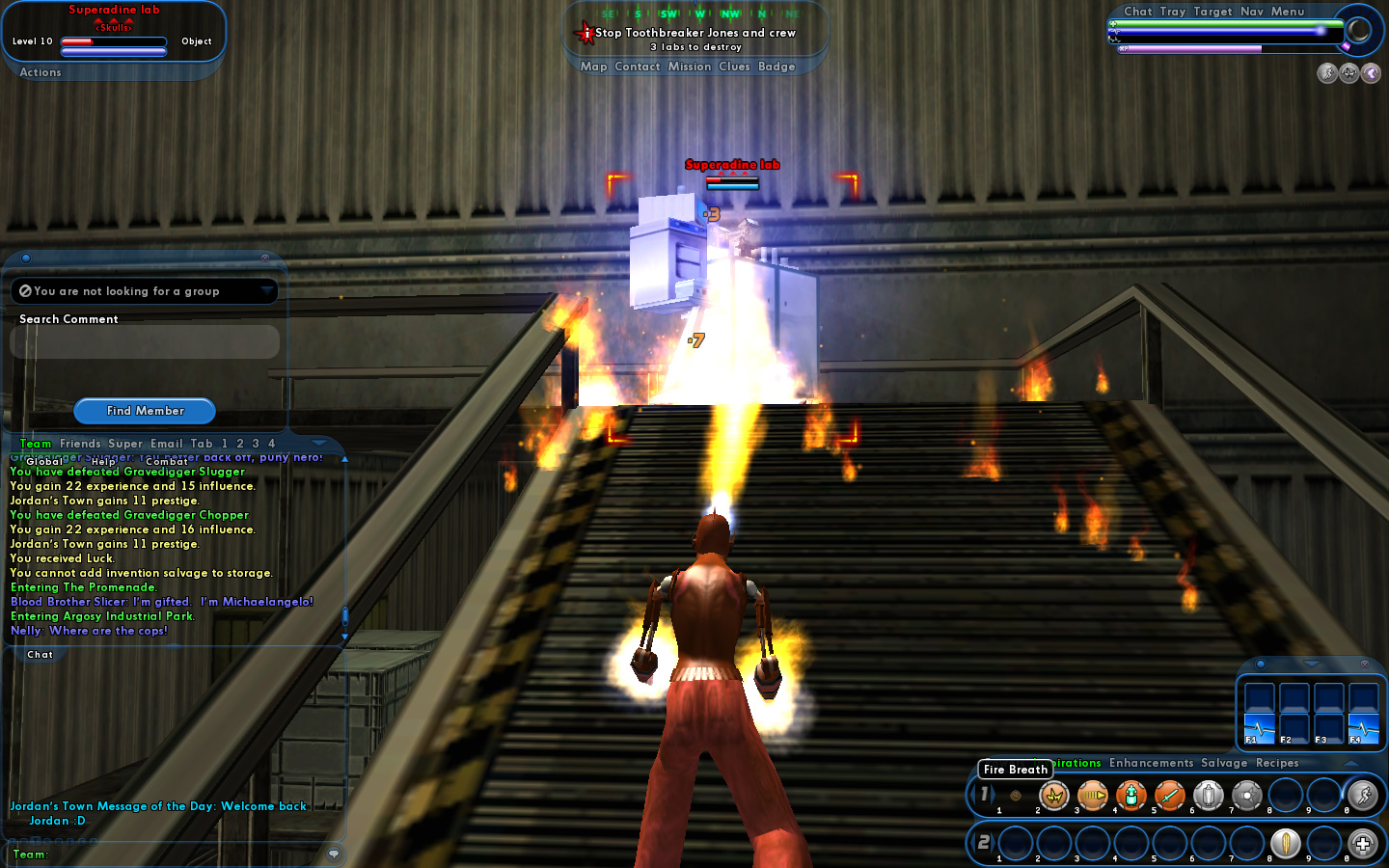
Task: Use the golden feather power in tray two
Action: pos(1285,843)
